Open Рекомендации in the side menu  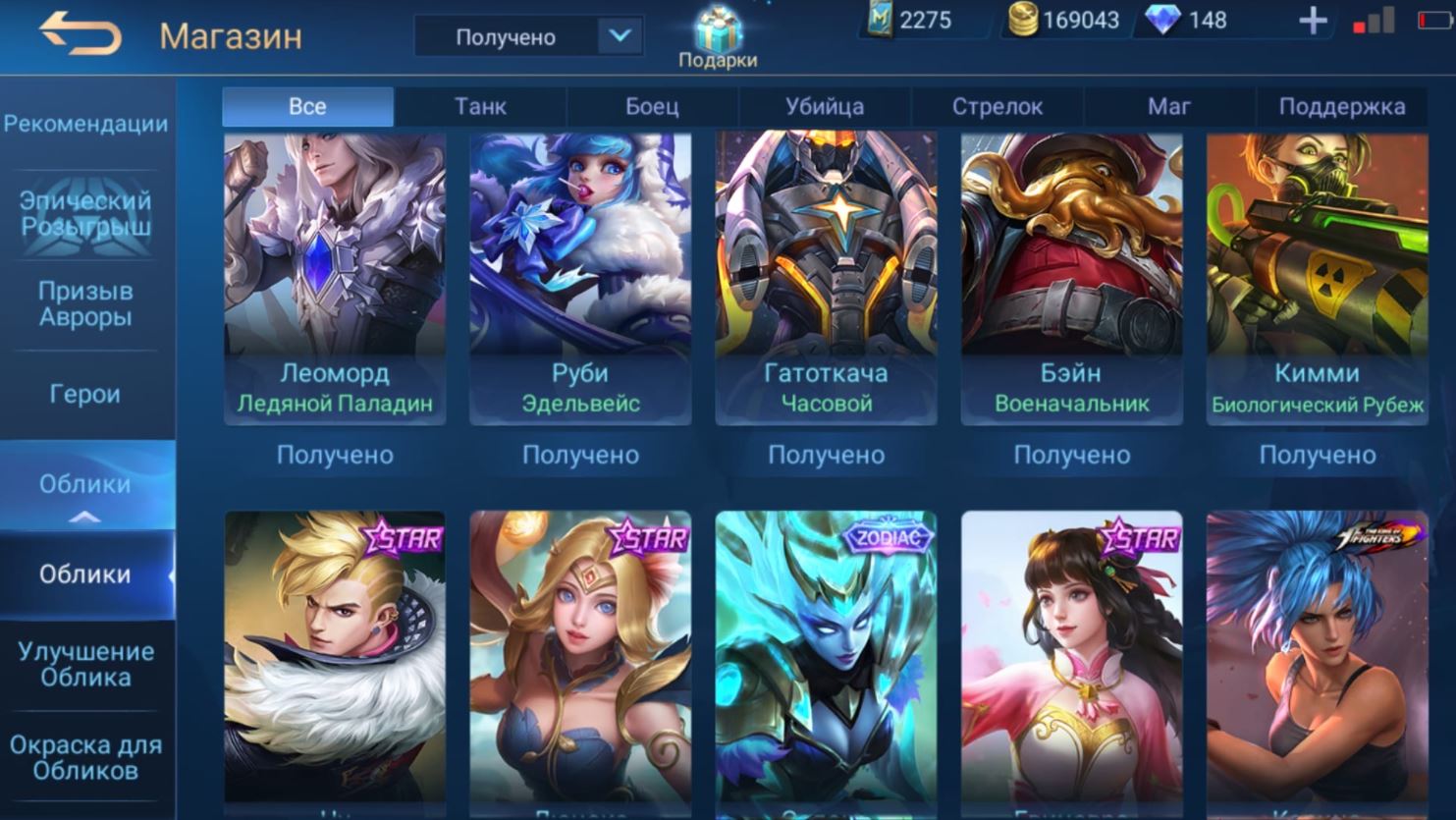pyautogui.click(x=85, y=124)
